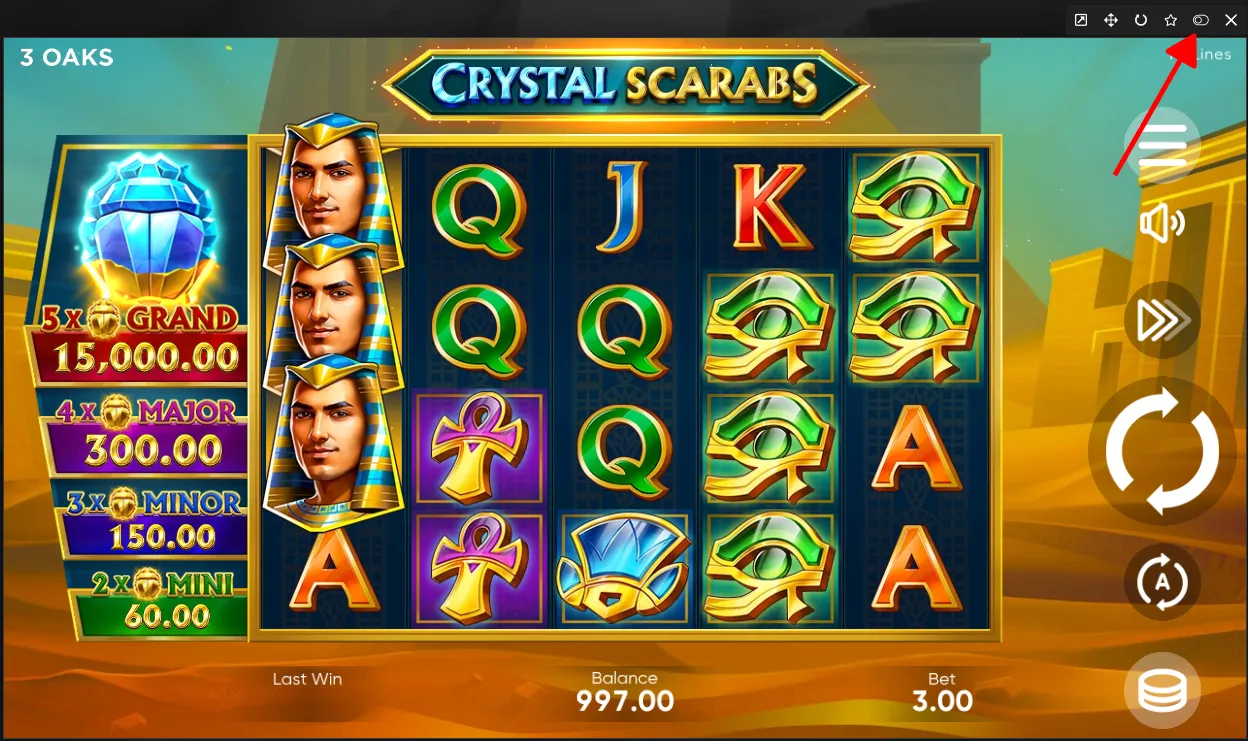Add the game to favorites with the star
The image size is (1248, 741).
pyautogui.click(x=1171, y=20)
